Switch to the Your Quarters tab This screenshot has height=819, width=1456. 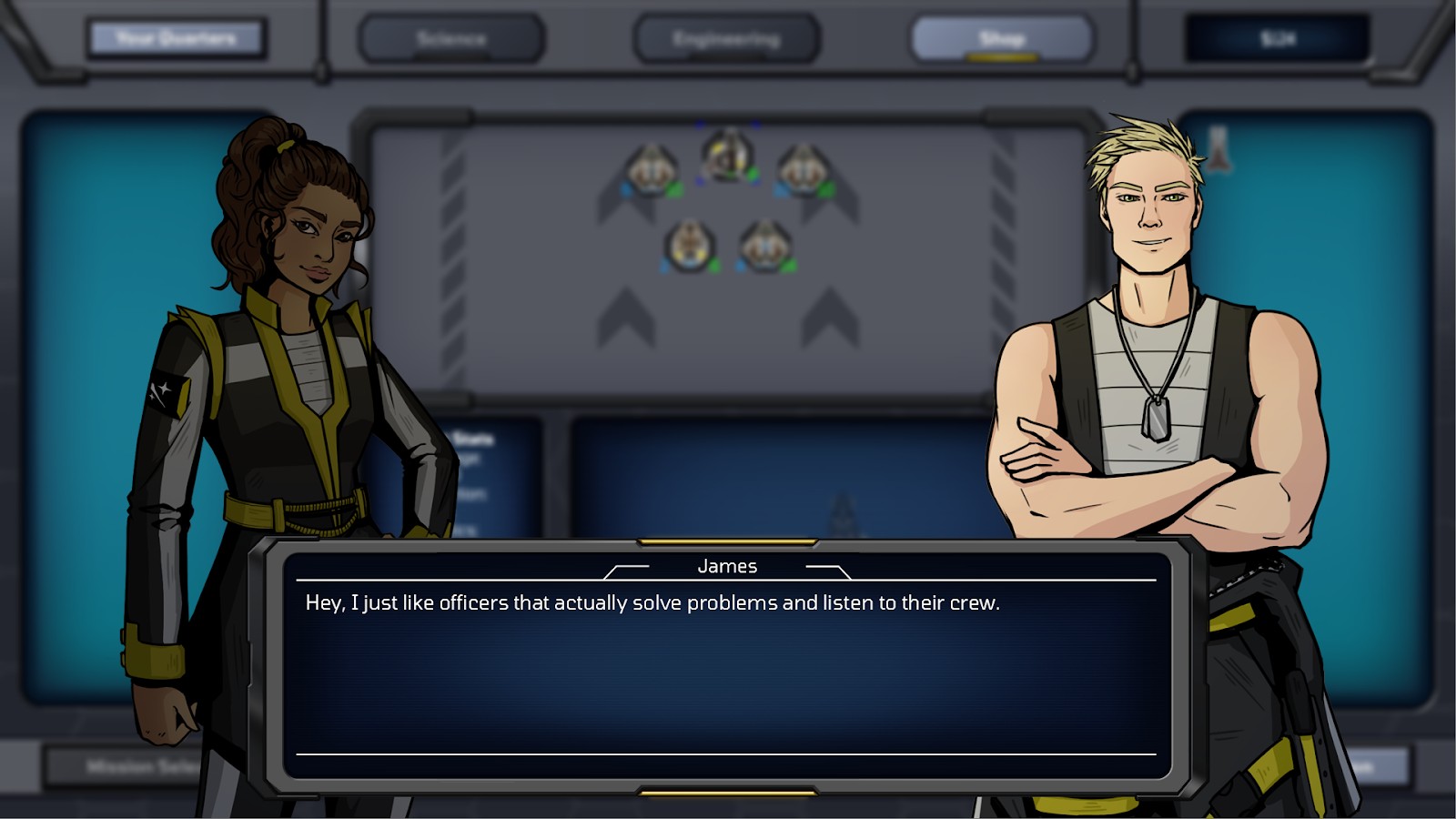pyautogui.click(x=176, y=38)
